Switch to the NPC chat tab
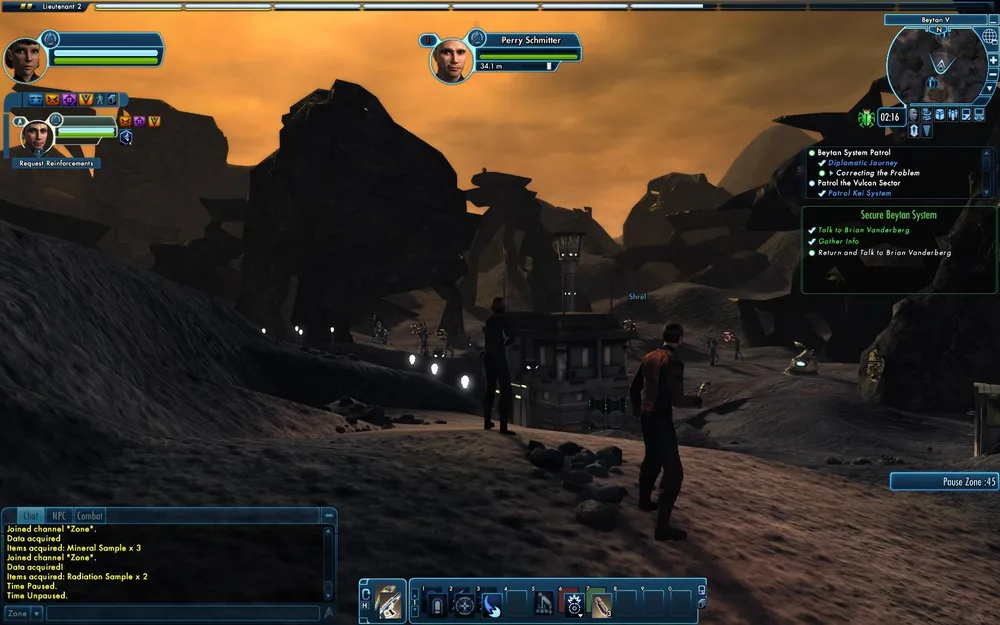Viewport: 1000px width, 625px height. [x=60, y=516]
